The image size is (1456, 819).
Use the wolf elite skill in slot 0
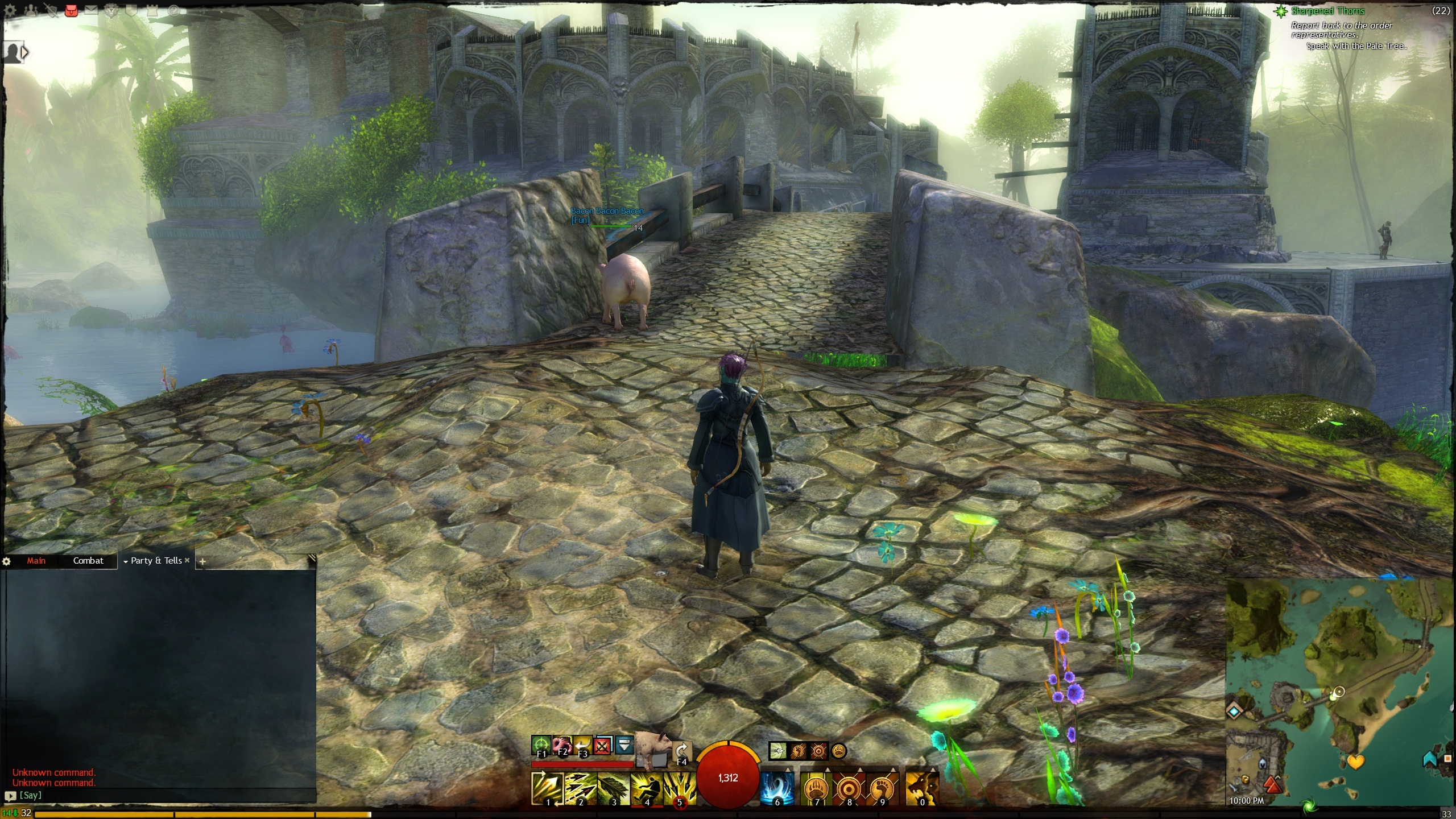tap(921, 788)
